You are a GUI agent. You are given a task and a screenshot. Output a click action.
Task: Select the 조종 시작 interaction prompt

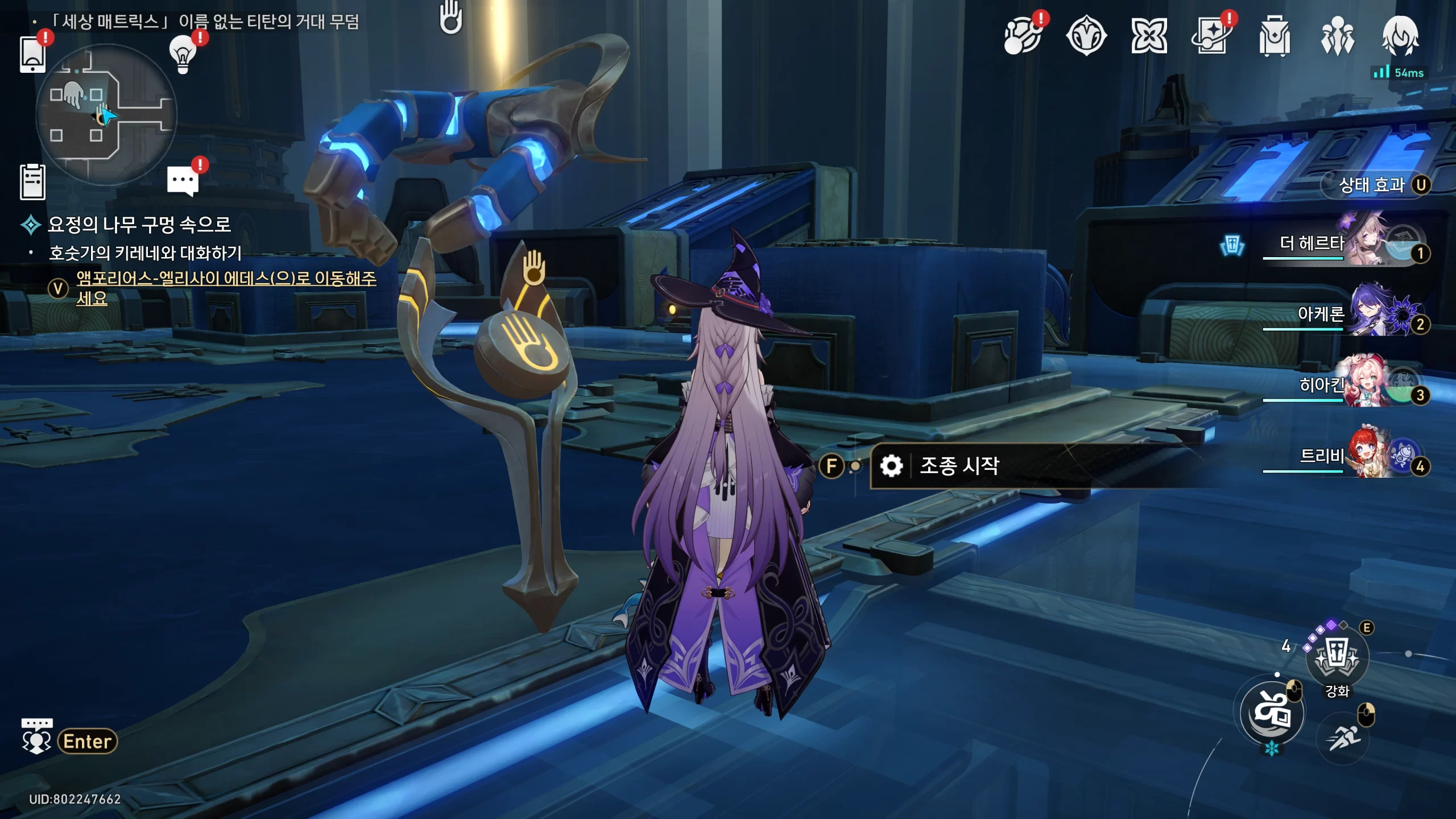pyautogui.click(x=959, y=466)
